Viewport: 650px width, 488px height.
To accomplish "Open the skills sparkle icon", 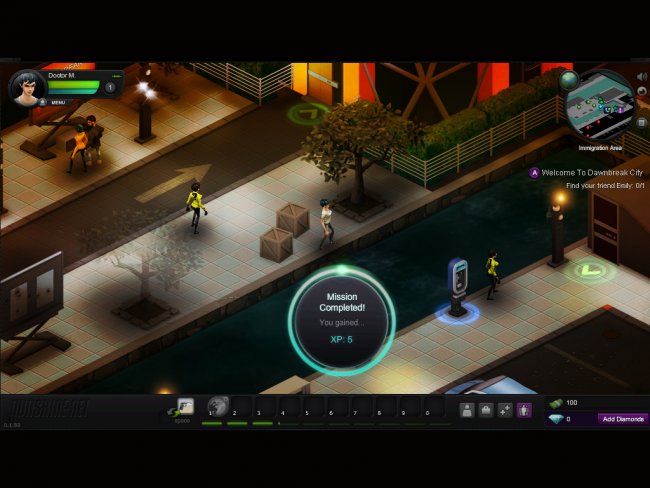I will click(504, 409).
